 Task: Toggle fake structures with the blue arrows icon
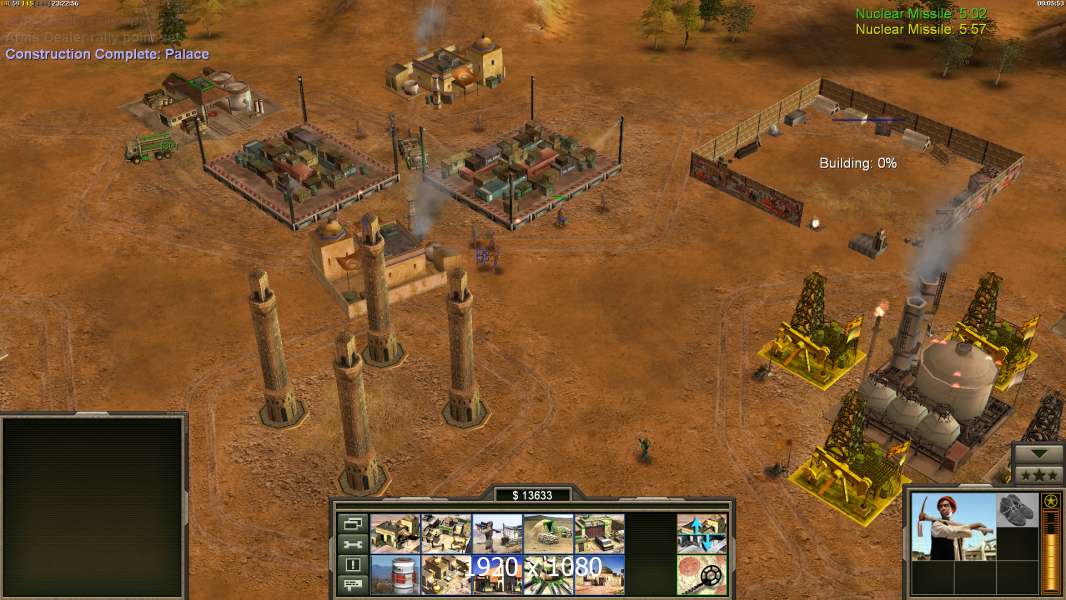701,534
